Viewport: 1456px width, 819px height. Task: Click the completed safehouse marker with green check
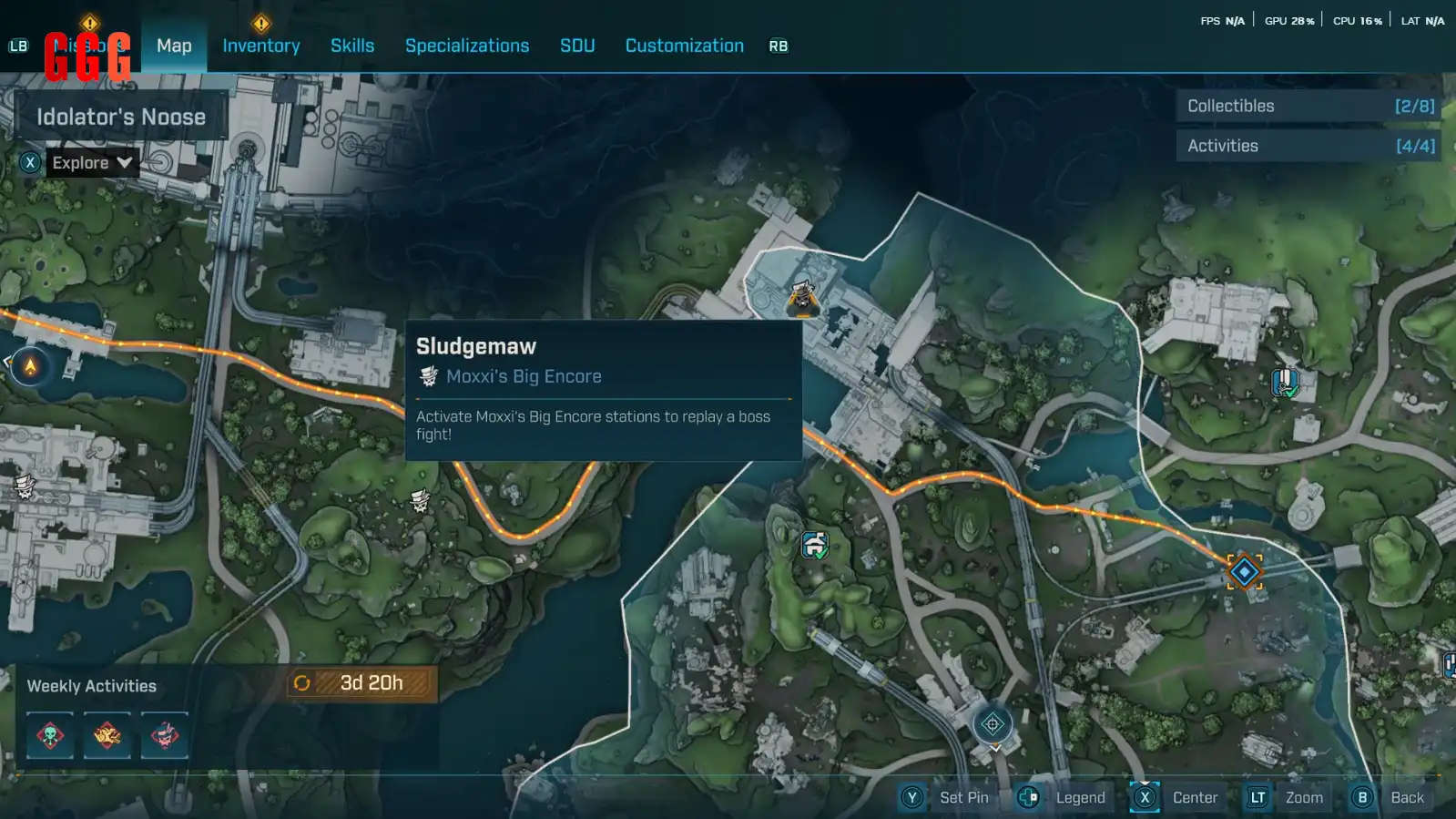[x=815, y=545]
